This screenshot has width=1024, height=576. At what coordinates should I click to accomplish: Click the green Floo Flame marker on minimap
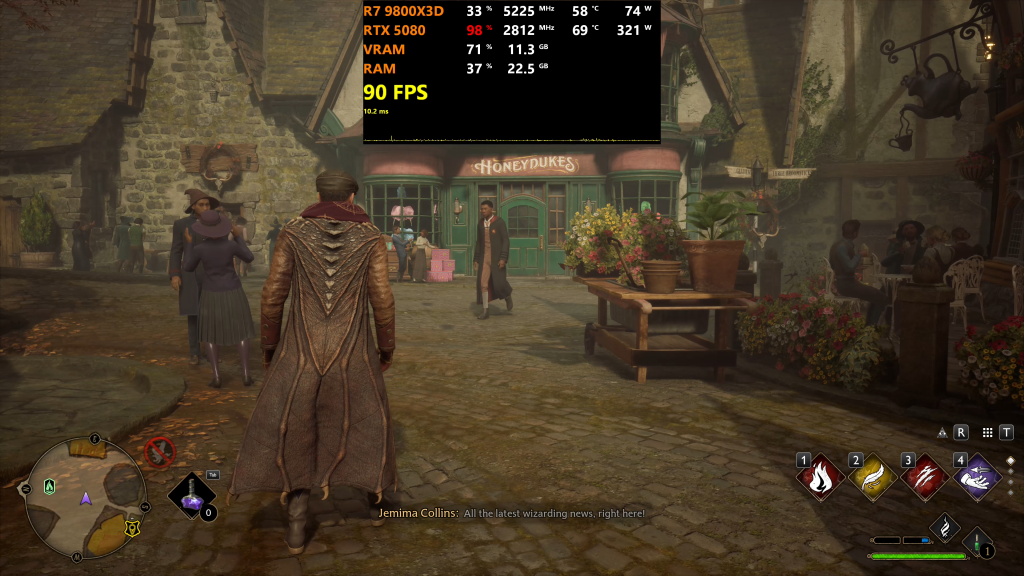point(50,486)
